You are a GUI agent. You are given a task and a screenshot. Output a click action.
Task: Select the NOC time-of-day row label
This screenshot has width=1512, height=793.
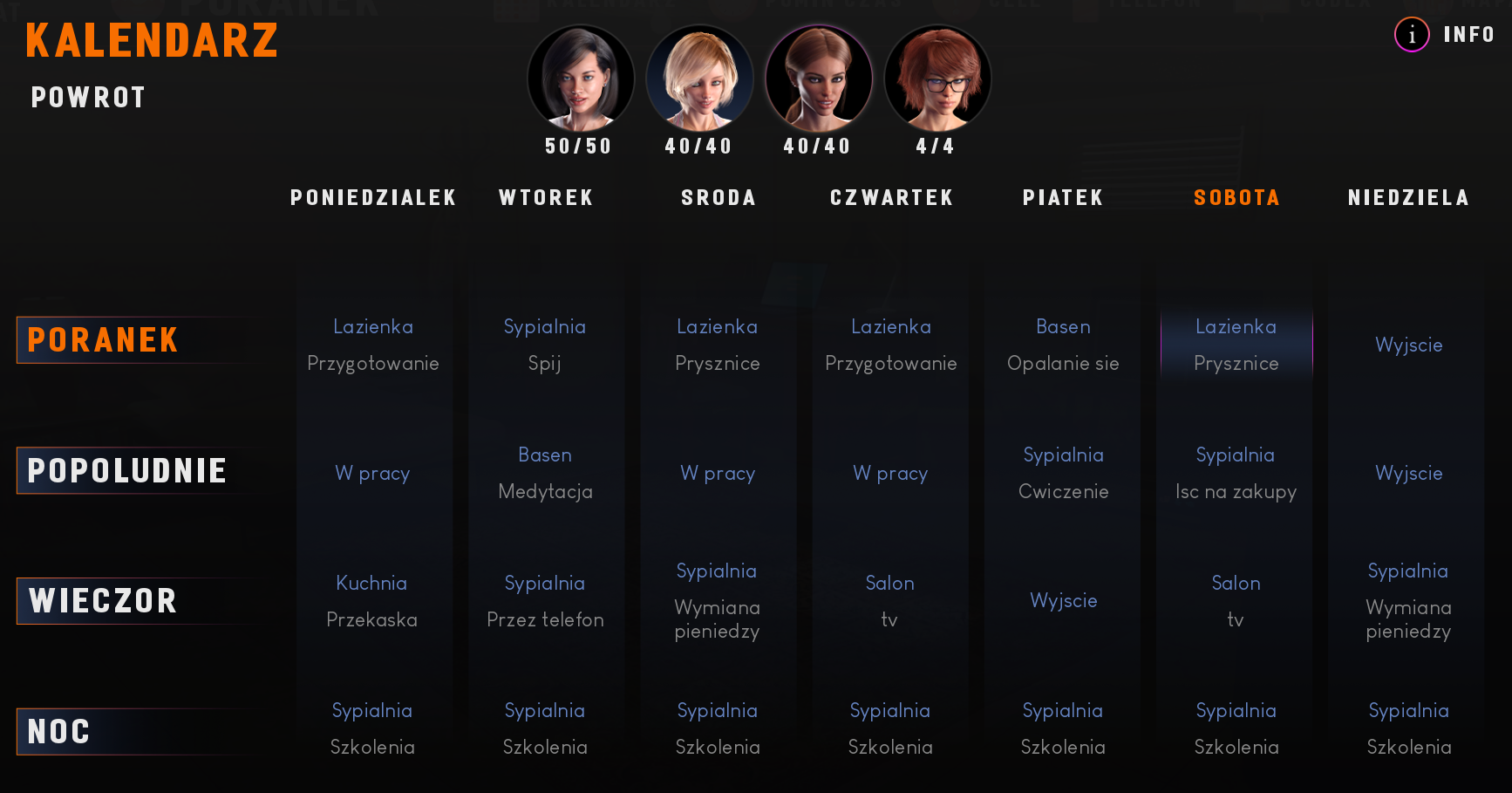(59, 732)
